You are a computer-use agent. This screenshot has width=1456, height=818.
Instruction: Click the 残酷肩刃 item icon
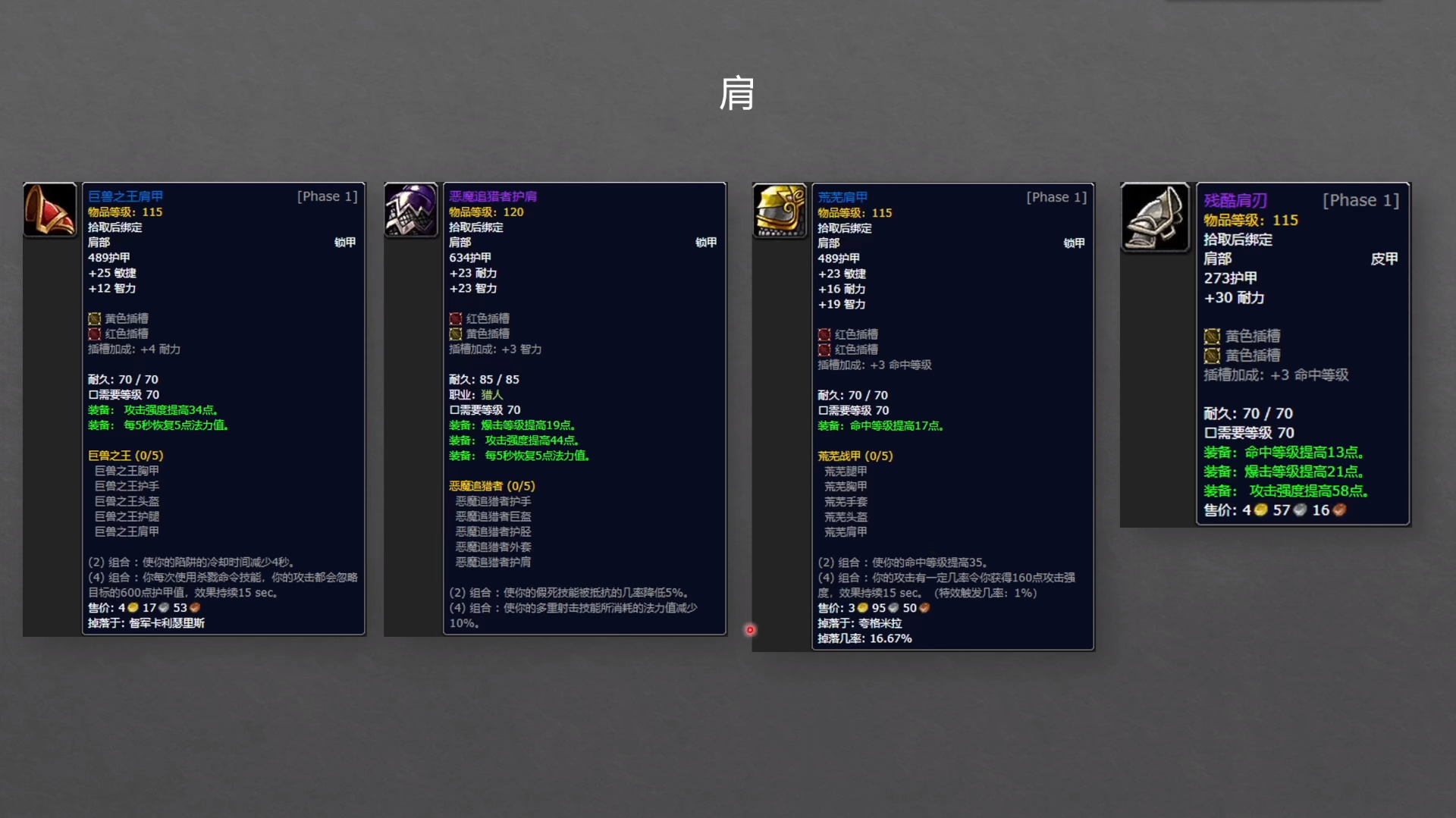tap(1154, 220)
